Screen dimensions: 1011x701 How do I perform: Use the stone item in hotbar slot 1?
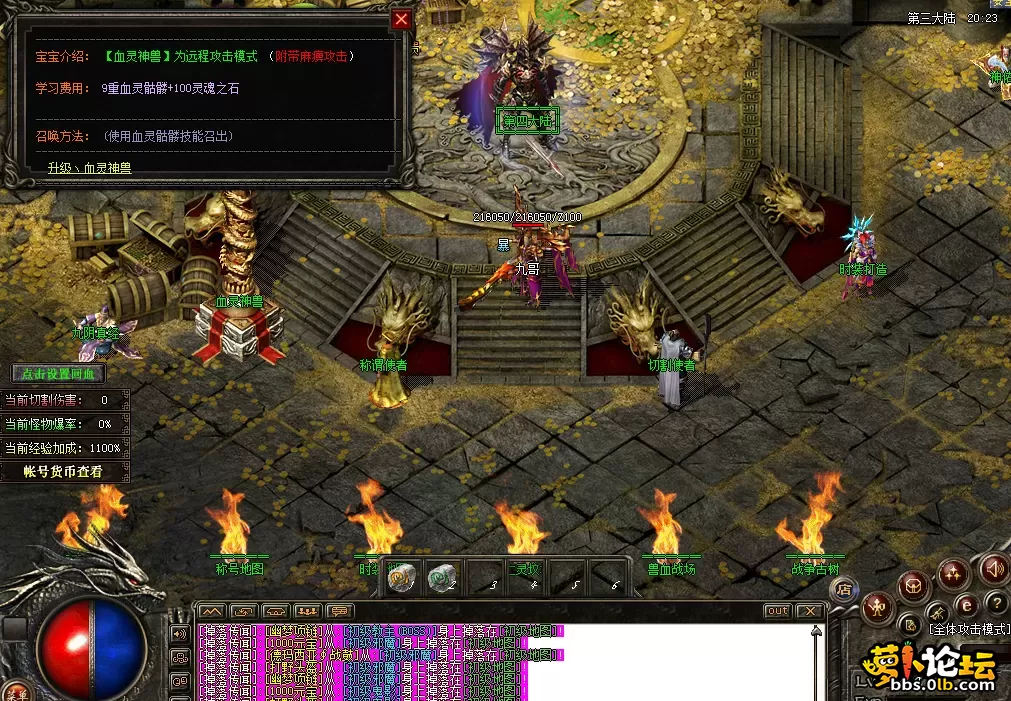pyautogui.click(x=402, y=577)
